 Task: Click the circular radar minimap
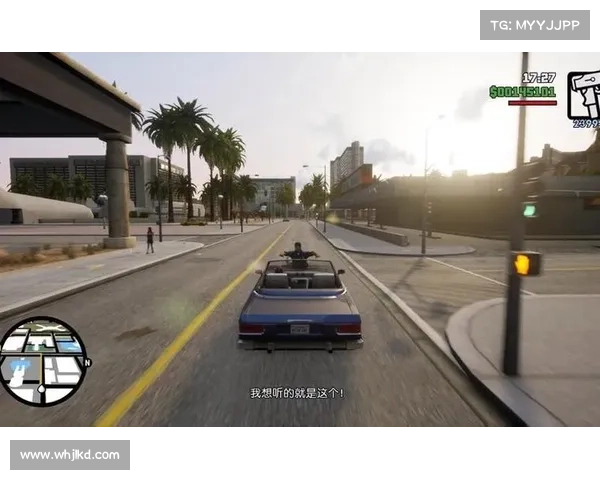coord(42,361)
